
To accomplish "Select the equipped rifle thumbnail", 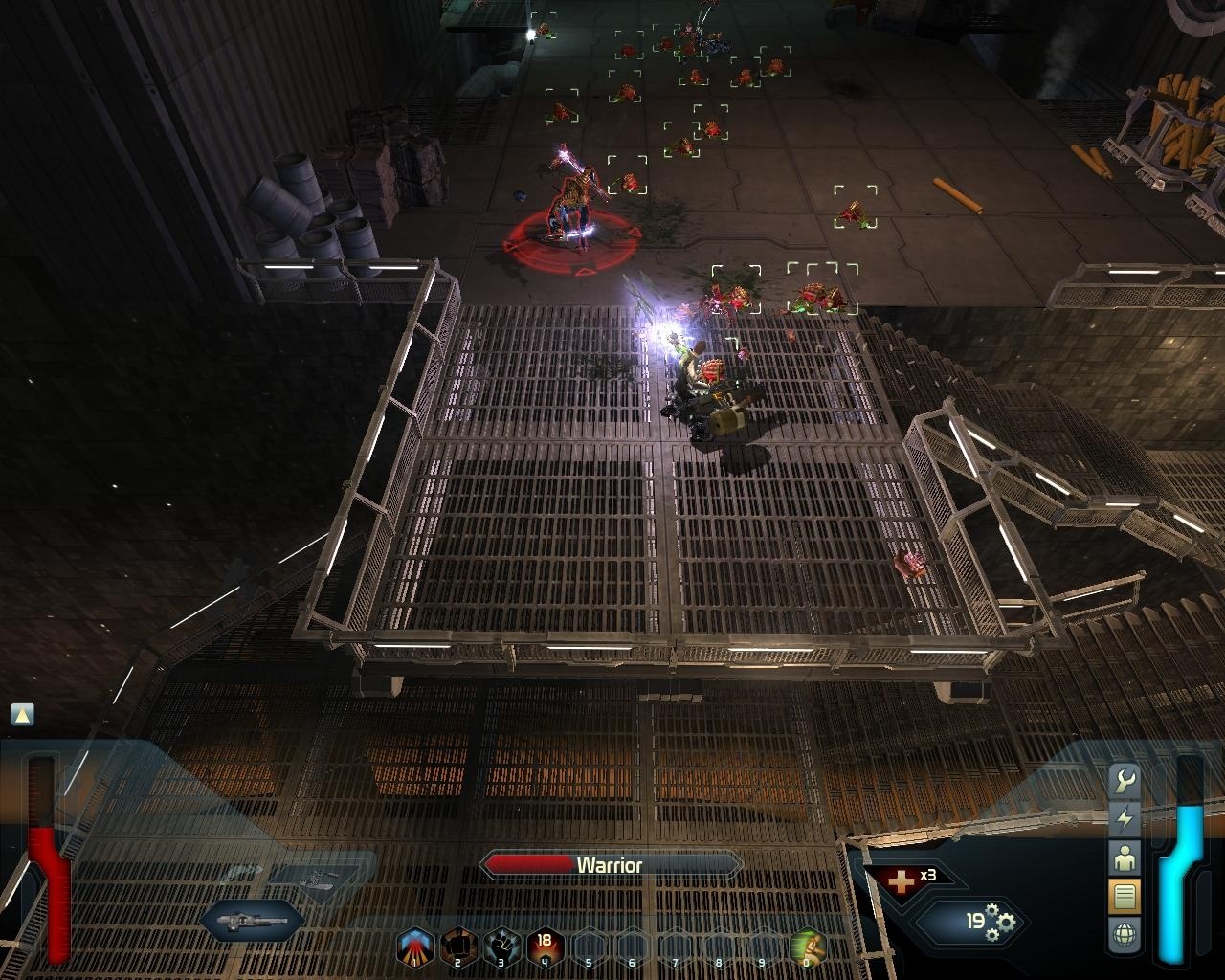I will (x=251, y=922).
